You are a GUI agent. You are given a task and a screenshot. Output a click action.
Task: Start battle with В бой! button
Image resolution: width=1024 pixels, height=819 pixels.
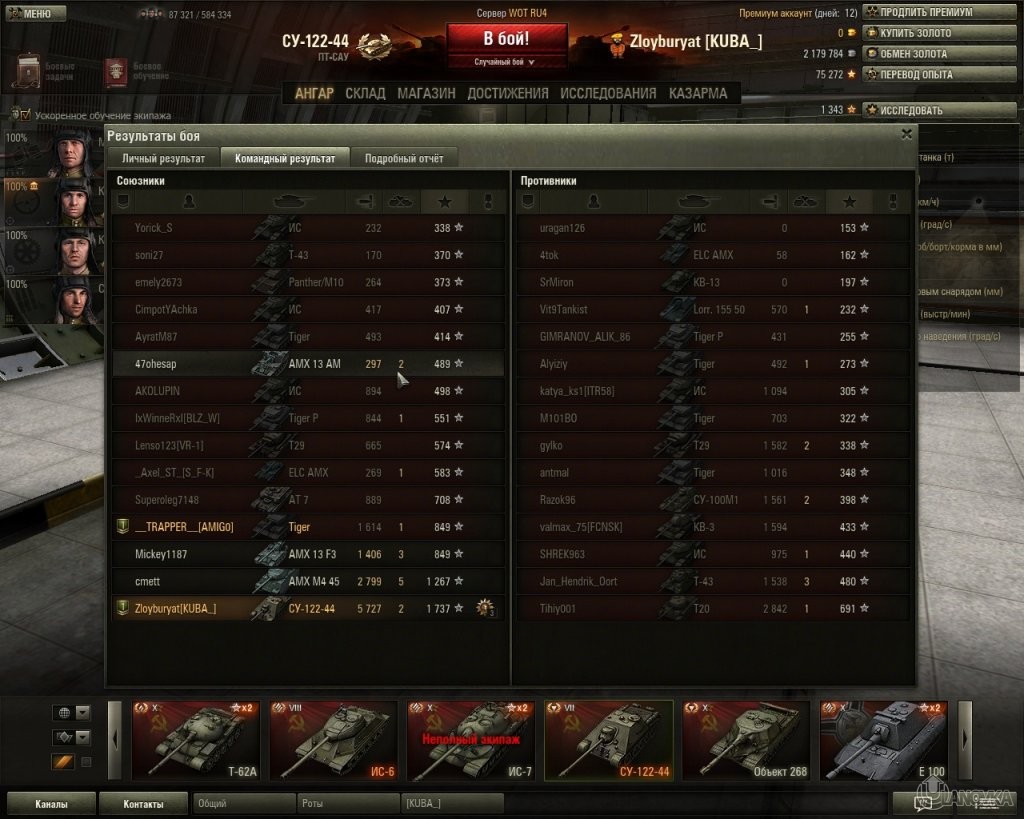(506, 40)
